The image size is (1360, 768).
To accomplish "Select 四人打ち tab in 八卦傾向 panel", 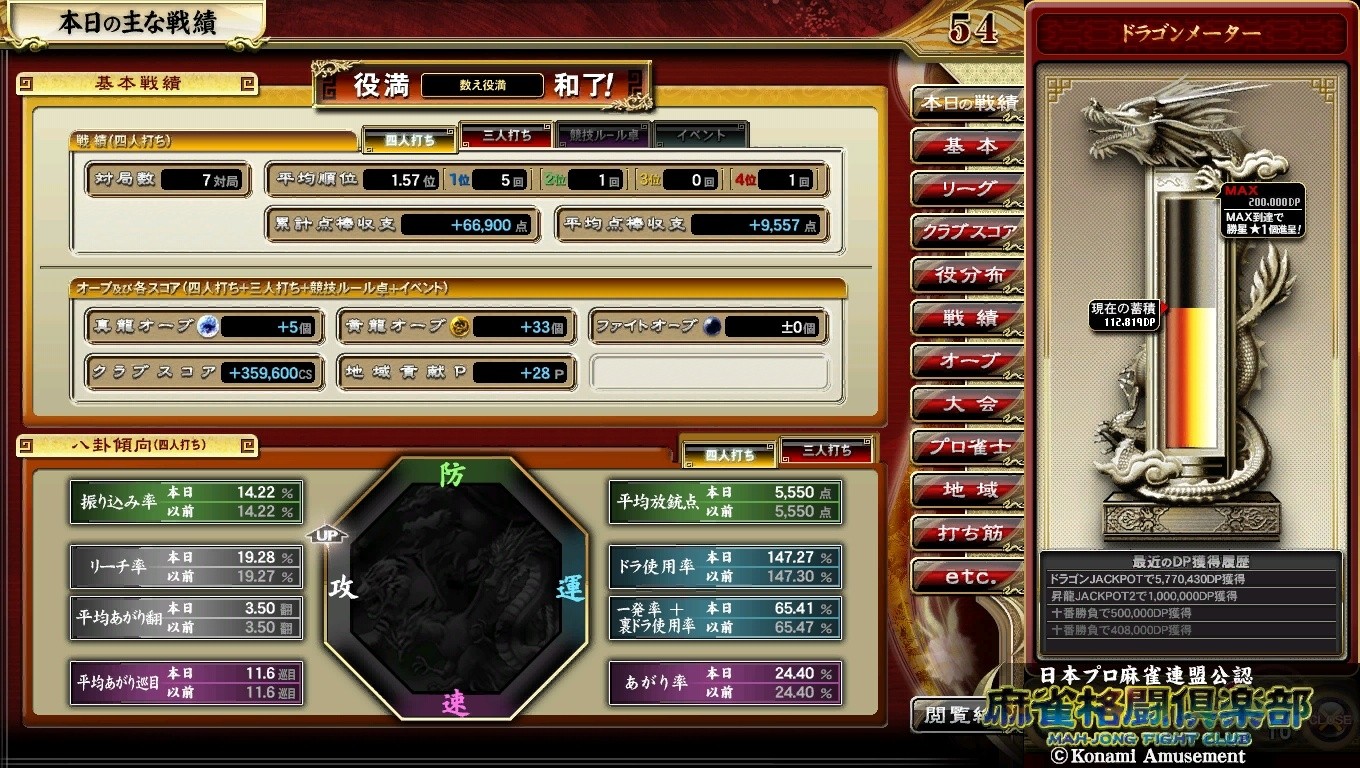I will [729, 455].
